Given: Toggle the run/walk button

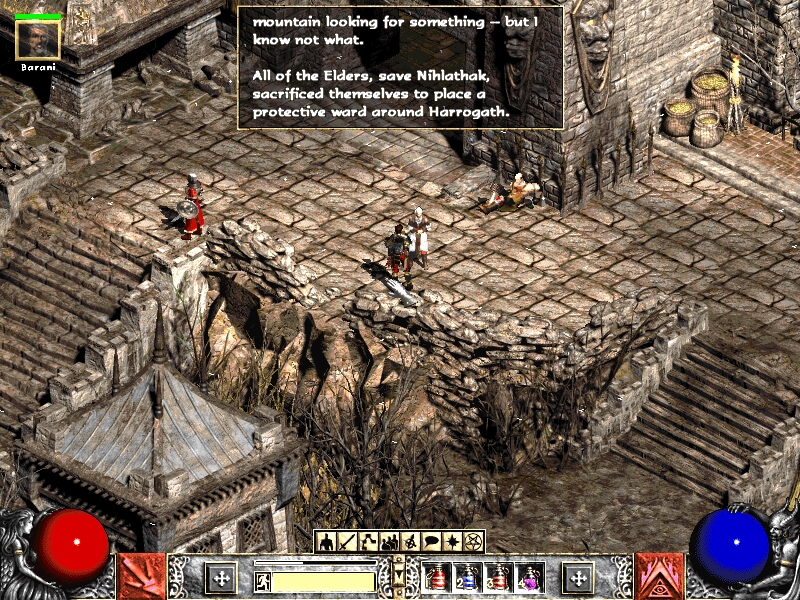Looking at the screenshot, I should [x=262, y=580].
